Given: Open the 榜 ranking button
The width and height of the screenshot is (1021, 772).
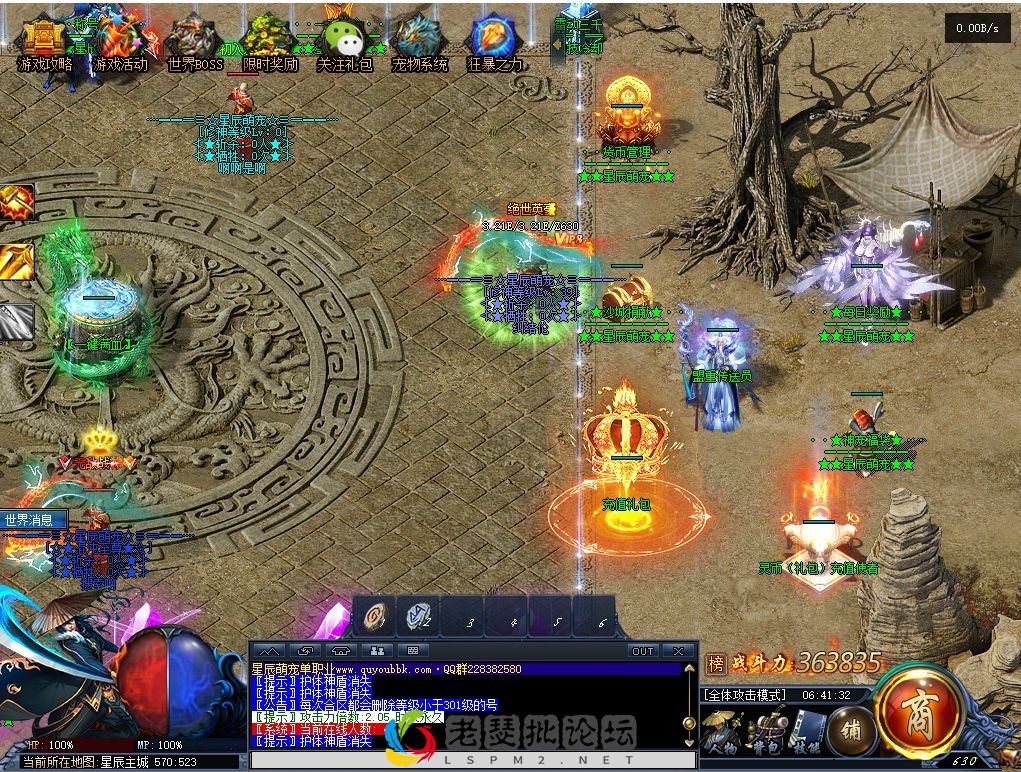Looking at the screenshot, I should [715, 663].
